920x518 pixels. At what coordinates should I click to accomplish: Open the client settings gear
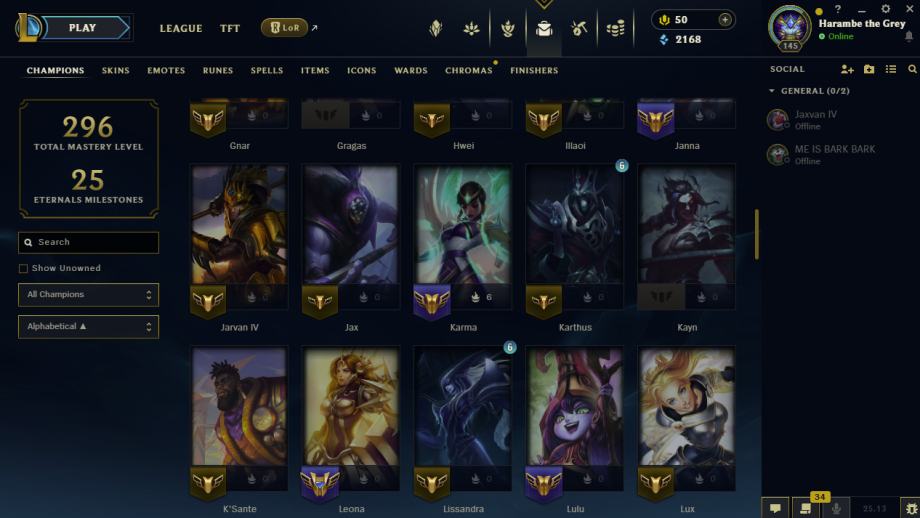(x=885, y=9)
